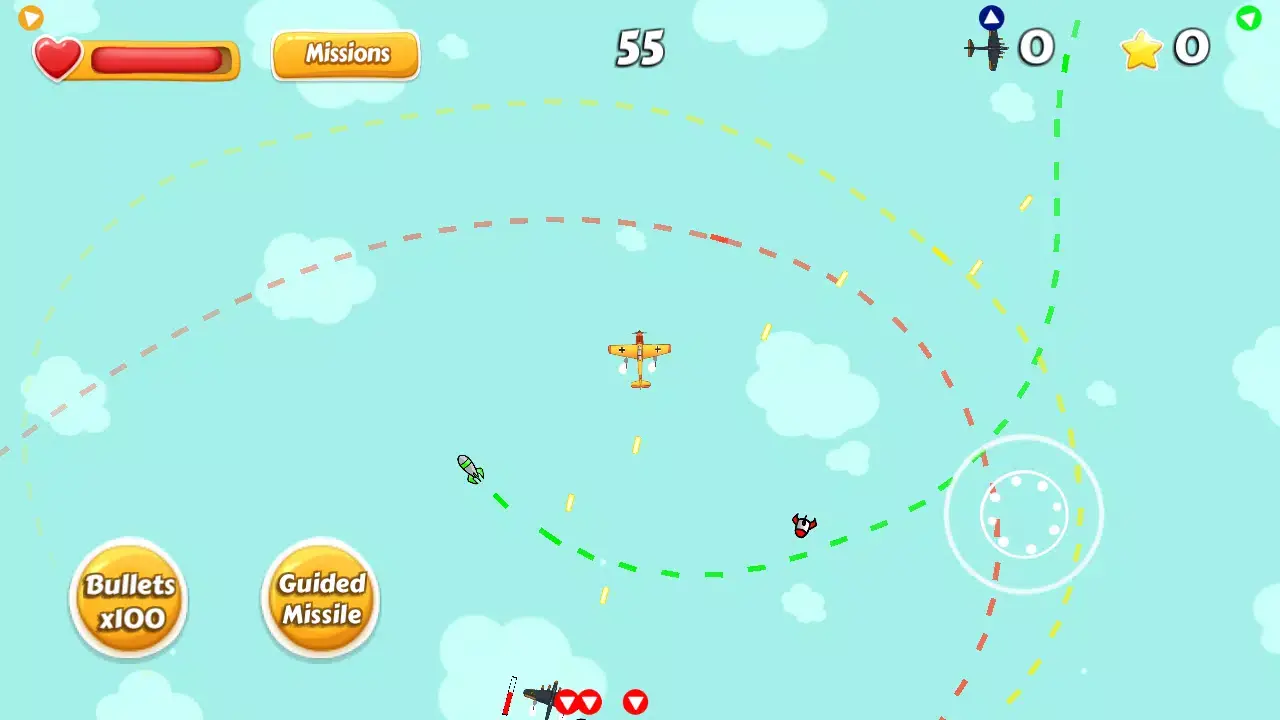Viewport: 1280px width, 720px height.
Task: Click the green arrow icon top right
Action: pyautogui.click(x=1248, y=18)
